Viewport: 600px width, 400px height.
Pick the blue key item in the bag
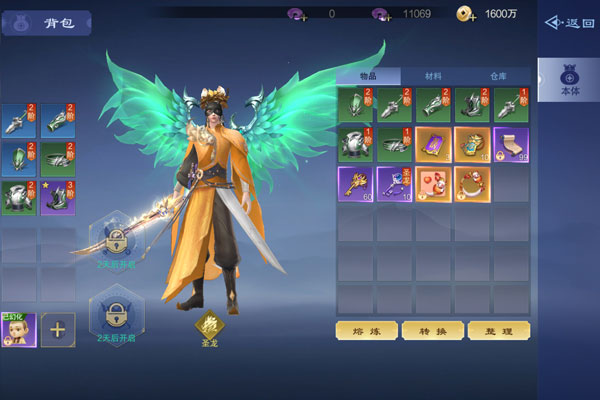[394, 183]
